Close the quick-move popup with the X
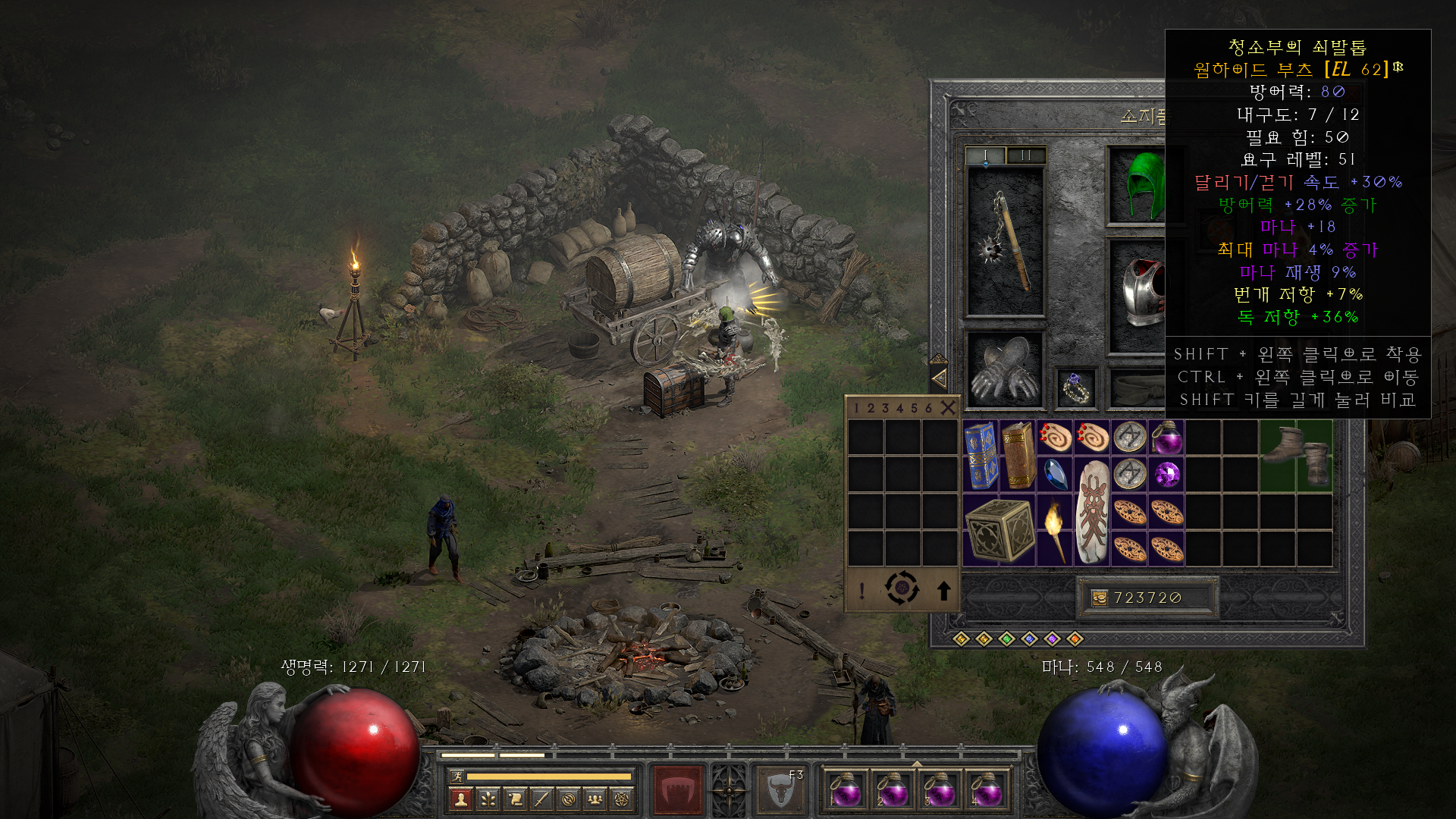 point(948,408)
